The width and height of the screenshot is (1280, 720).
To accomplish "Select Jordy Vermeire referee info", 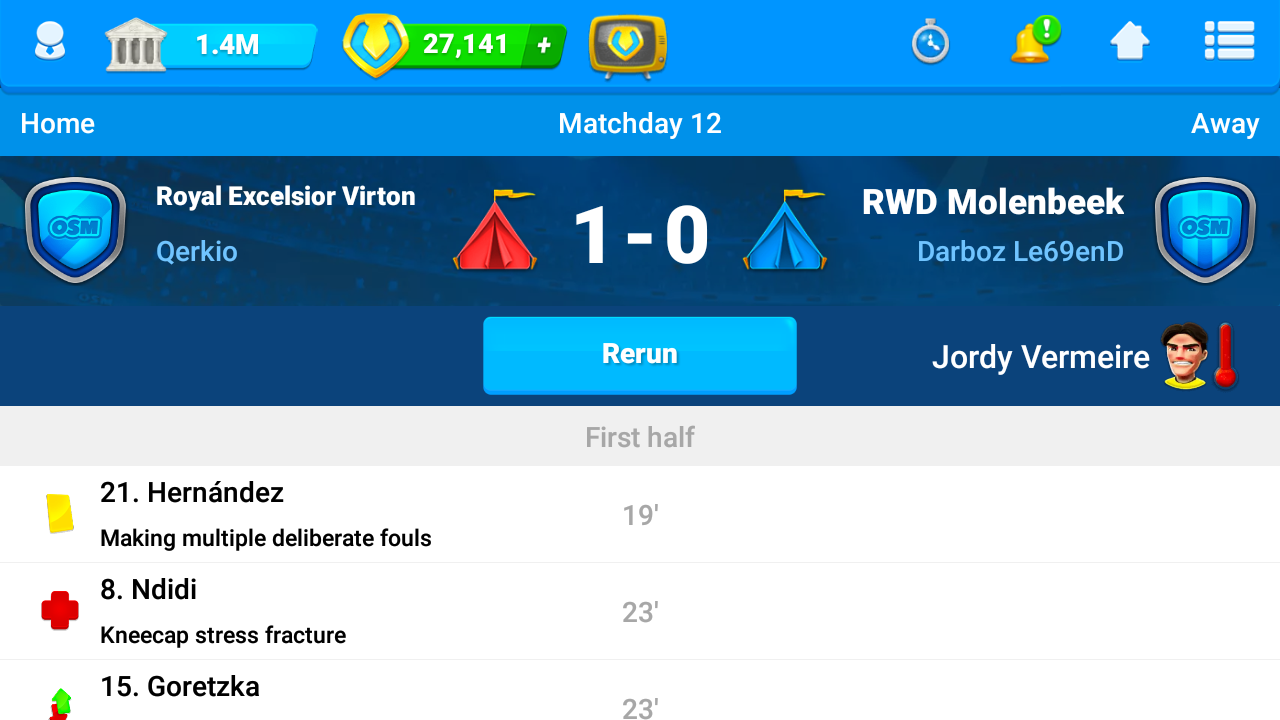I will point(1085,357).
